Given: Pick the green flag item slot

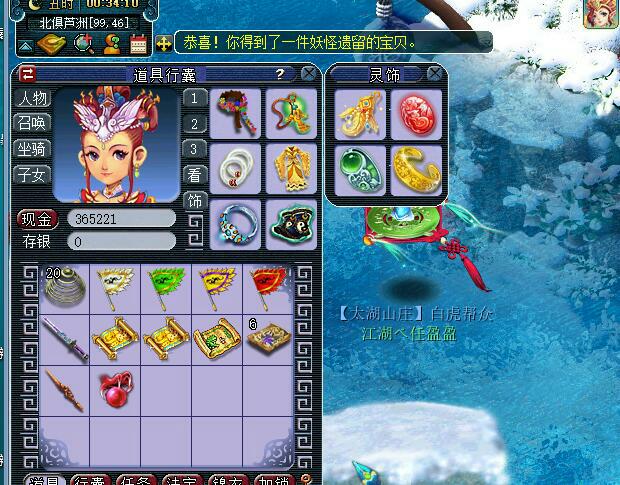Looking at the screenshot, I should coord(166,287).
